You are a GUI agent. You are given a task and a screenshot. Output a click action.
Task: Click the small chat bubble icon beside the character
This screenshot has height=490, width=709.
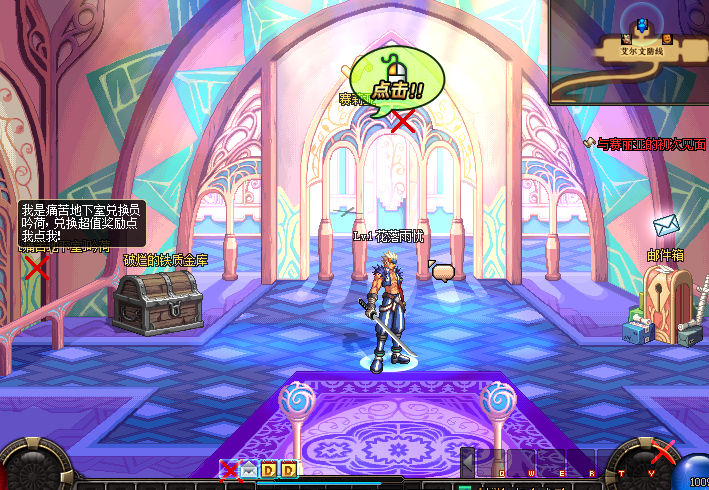(442, 271)
